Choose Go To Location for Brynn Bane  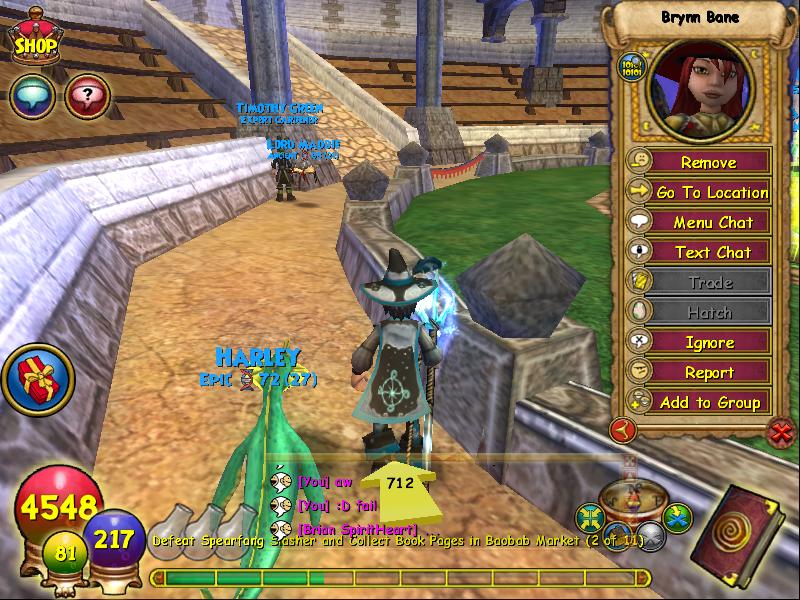[711, 192]
